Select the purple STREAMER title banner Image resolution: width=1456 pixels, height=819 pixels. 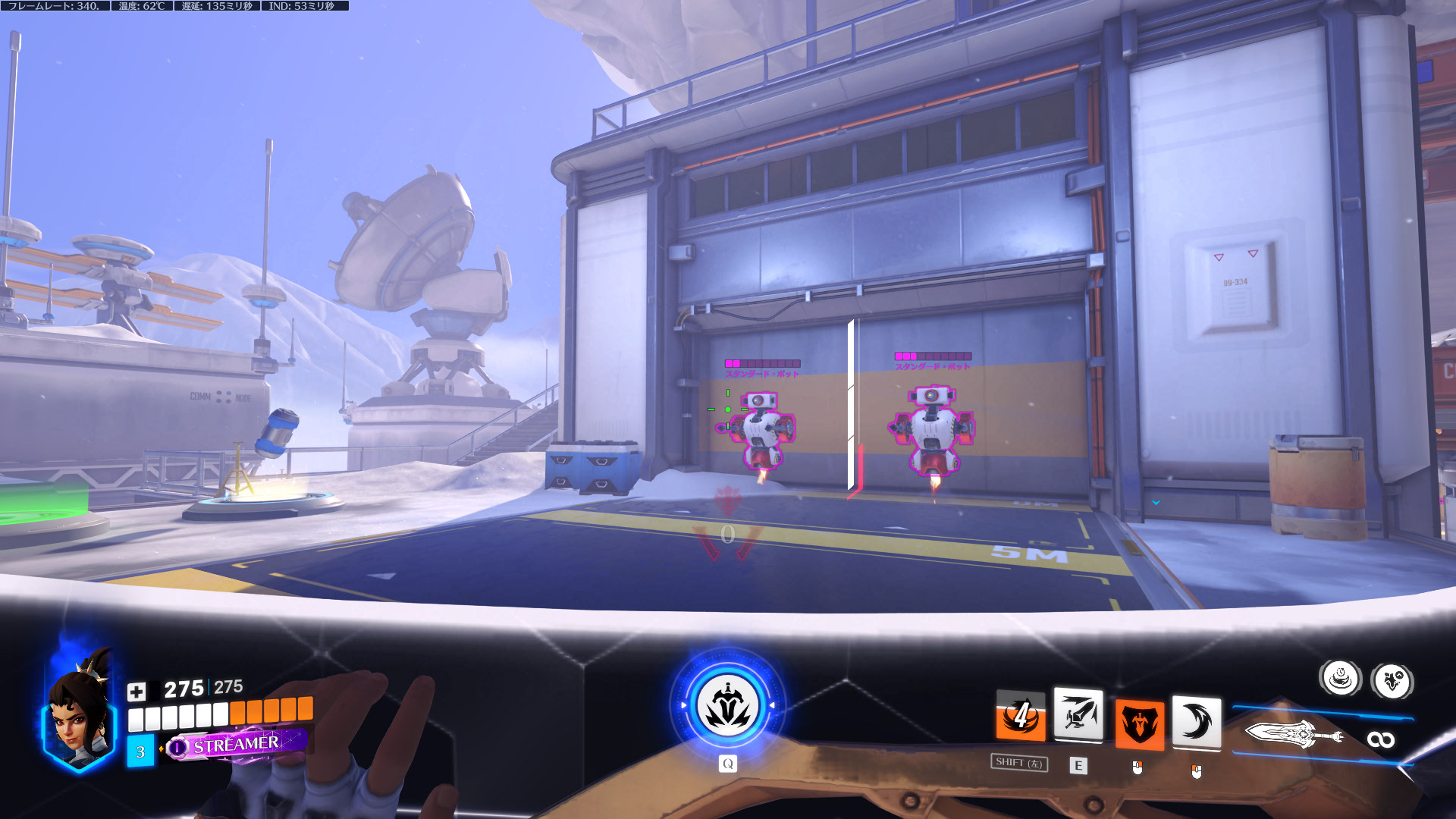coord(236,745)
